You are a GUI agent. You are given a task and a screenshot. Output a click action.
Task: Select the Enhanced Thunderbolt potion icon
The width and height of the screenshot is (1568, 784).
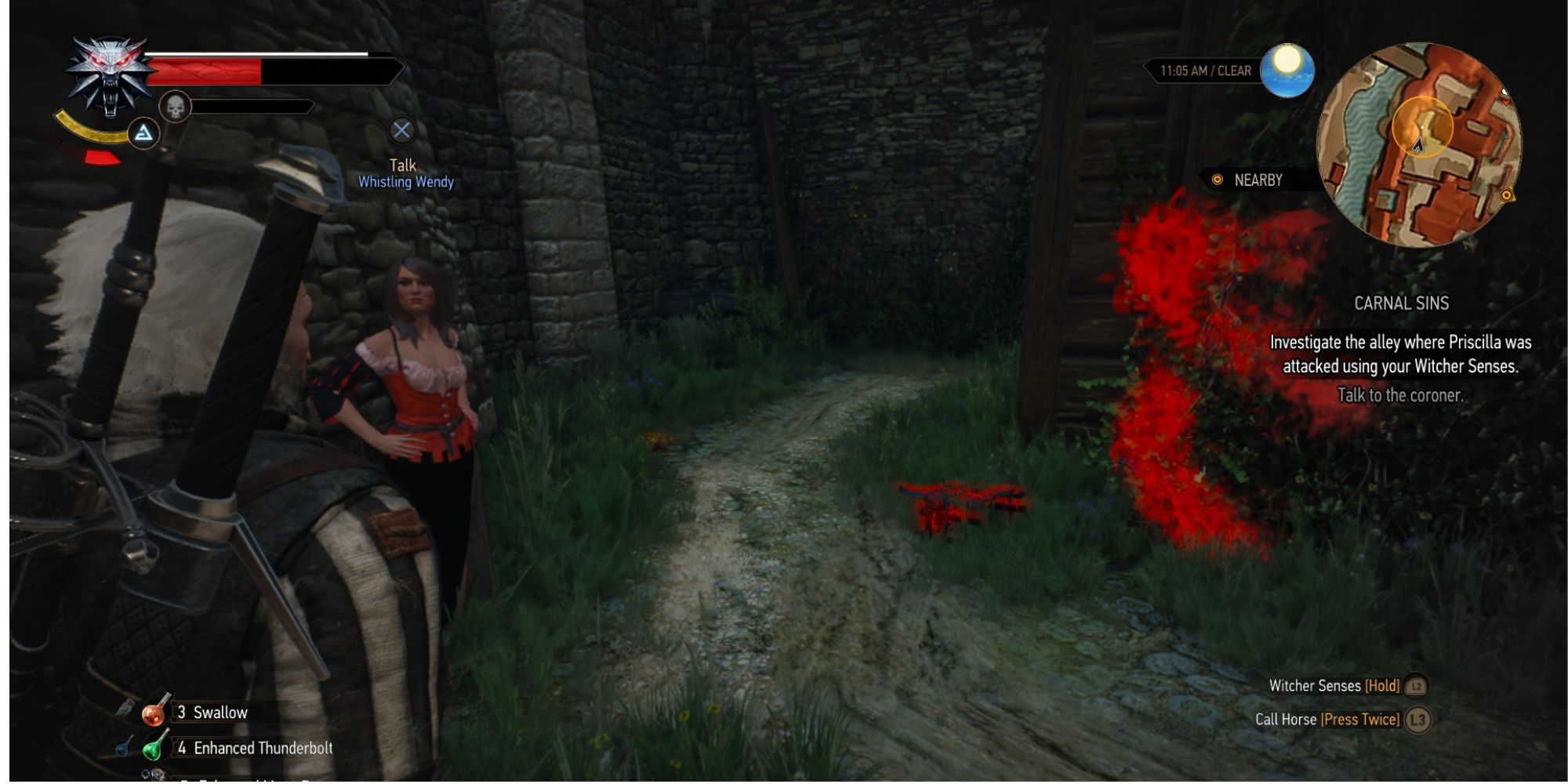[x=154, y=748]
